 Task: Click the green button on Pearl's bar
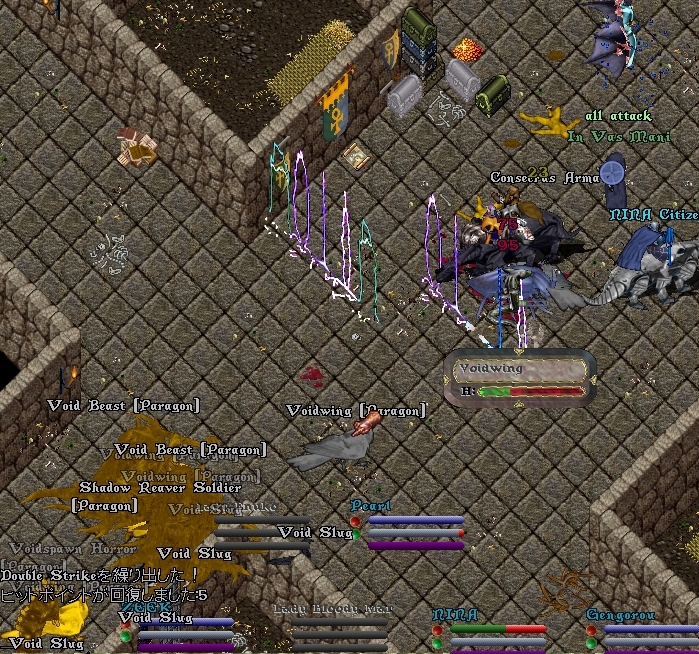pos(356,535)
